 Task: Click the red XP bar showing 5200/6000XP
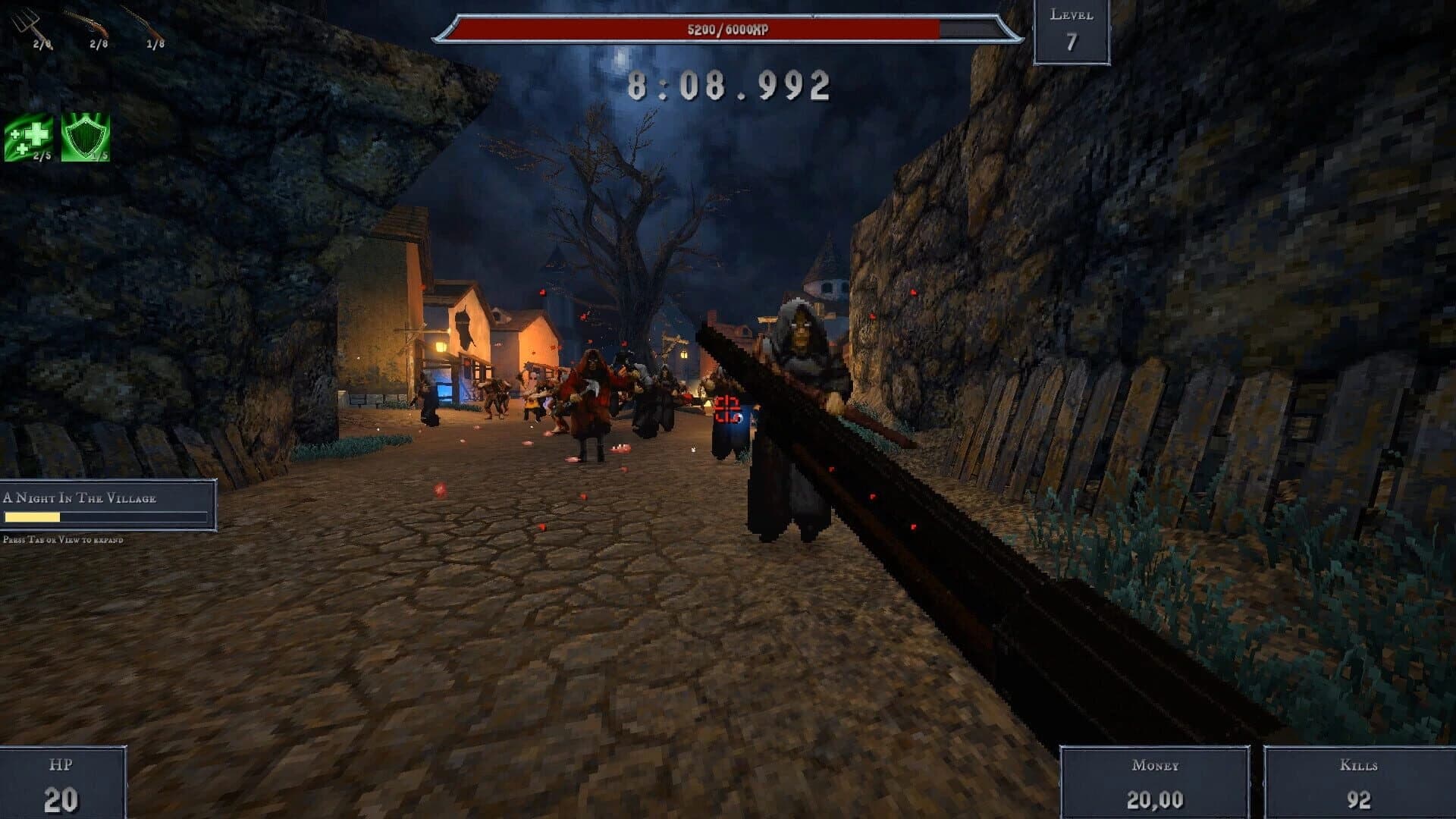(728, 30)
